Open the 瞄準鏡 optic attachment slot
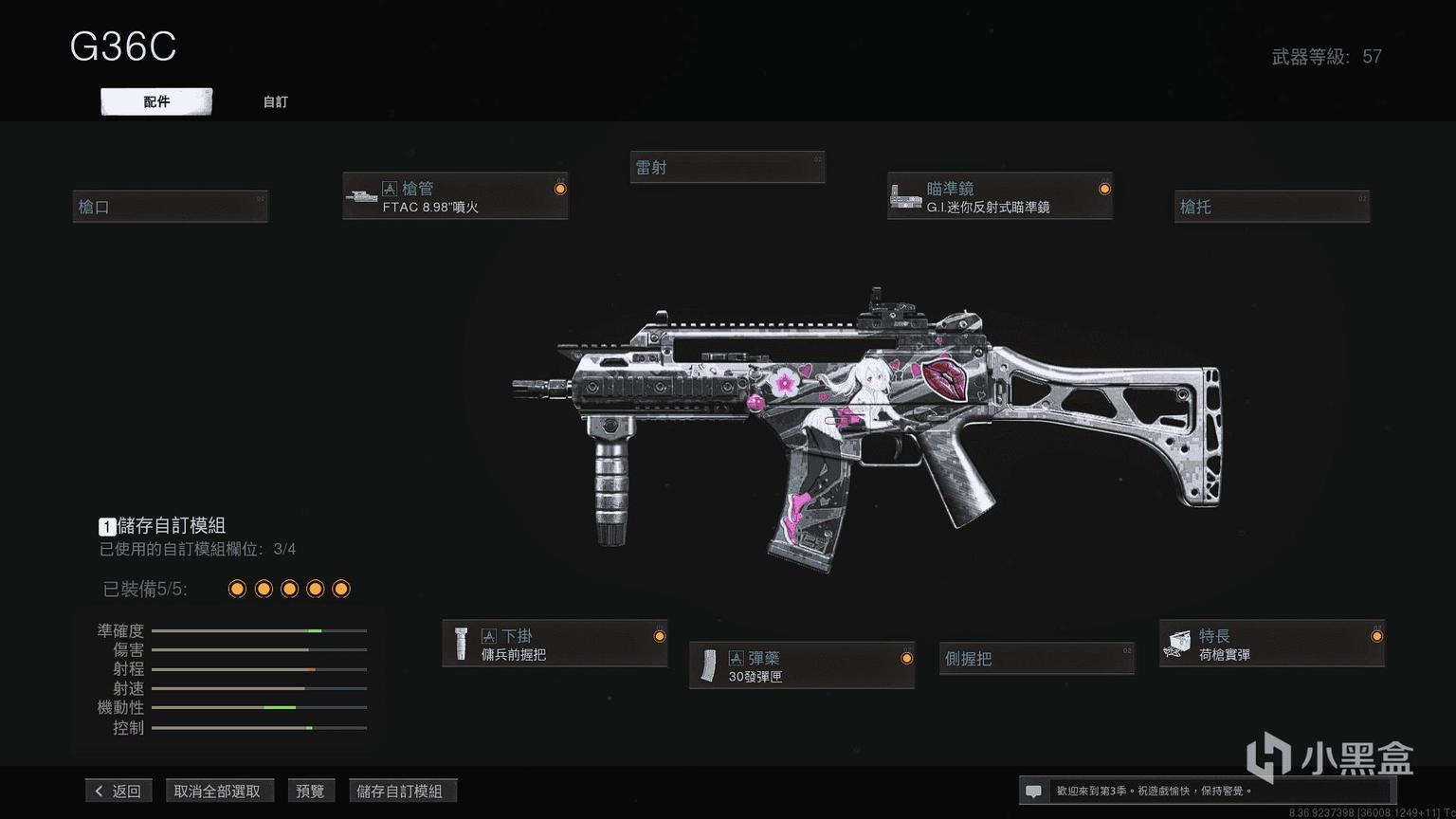The height and width of the screenshot is (819, 1456). (x=999, y=197)
